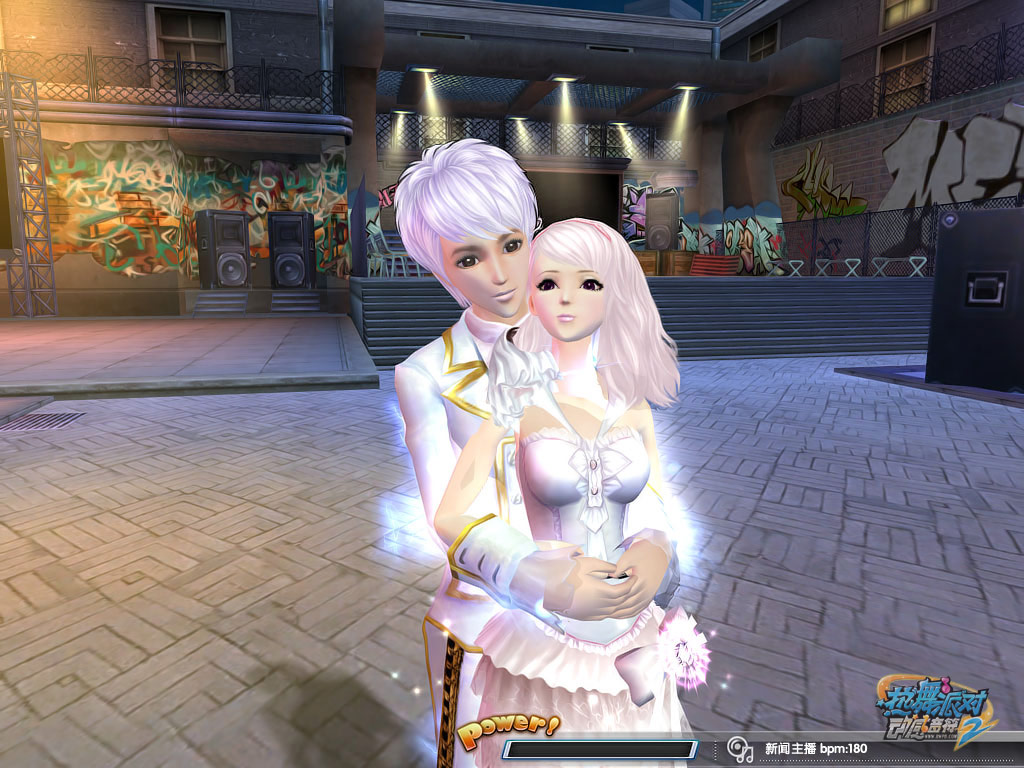Click the music note icon beside the song title

click(x=739, y=748)
